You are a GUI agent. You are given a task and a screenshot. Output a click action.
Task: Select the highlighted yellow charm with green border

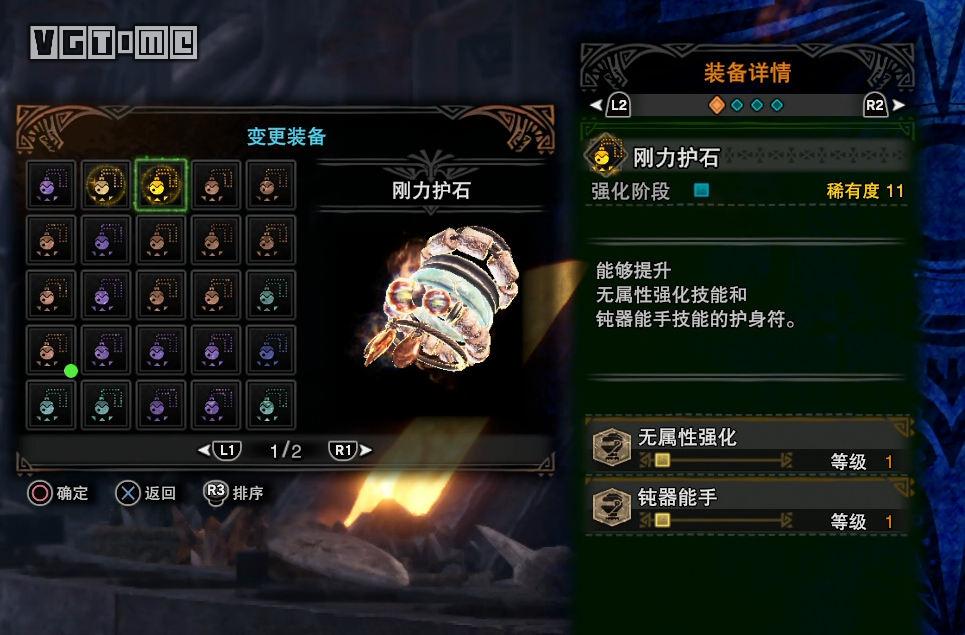tap(161, 185)
